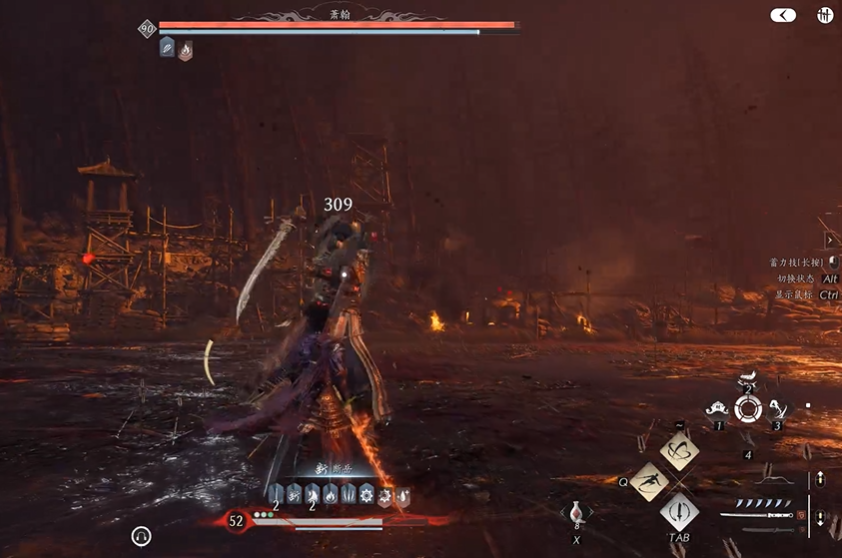Select the central ring wheel icon
The width and height of the screenshot is (842, 558).
(x=748, y=408)
